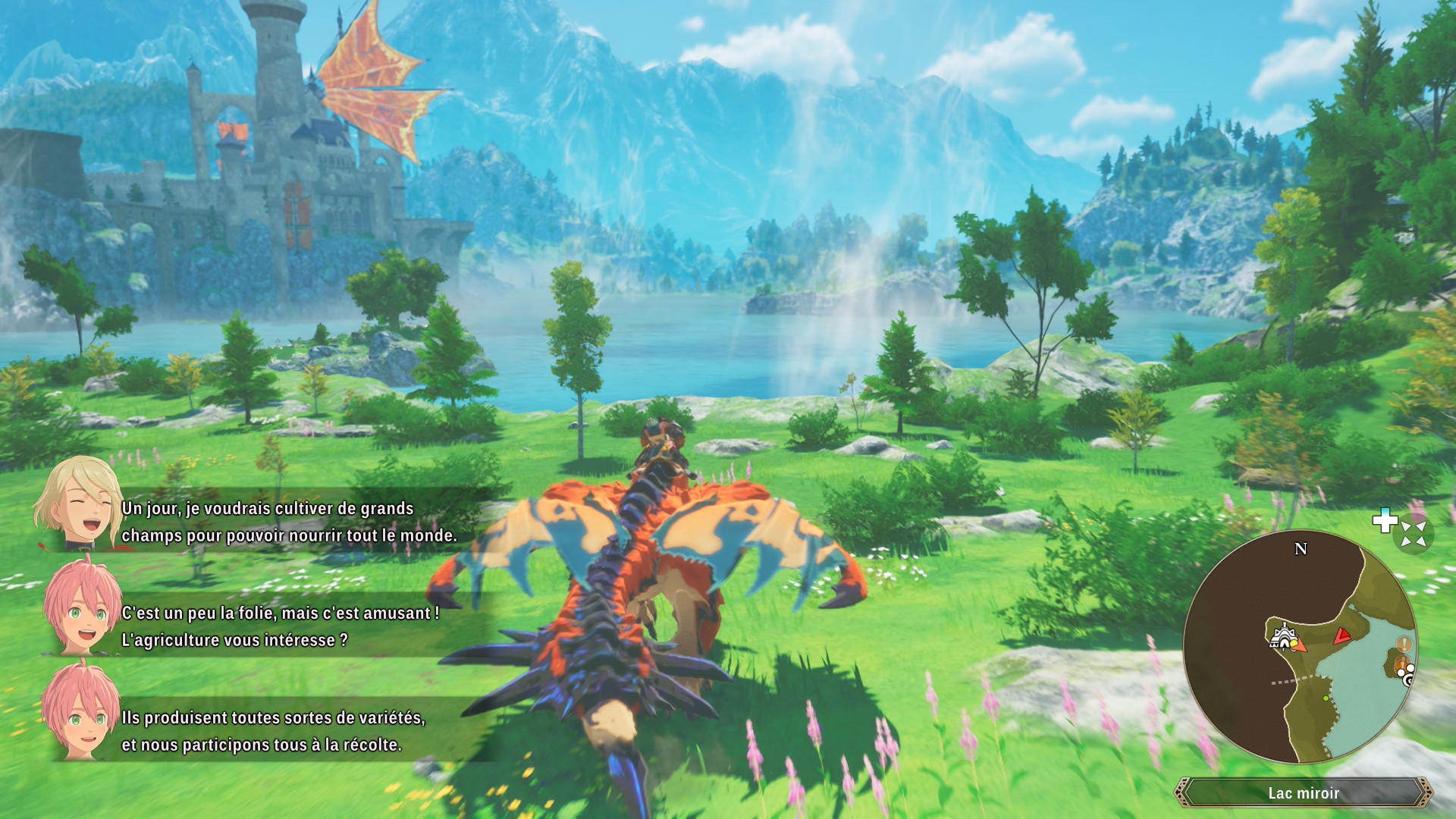Screen dimensions: 1456x819
Task: Select the white castle marker on minimap
Action: point(1282,635)
